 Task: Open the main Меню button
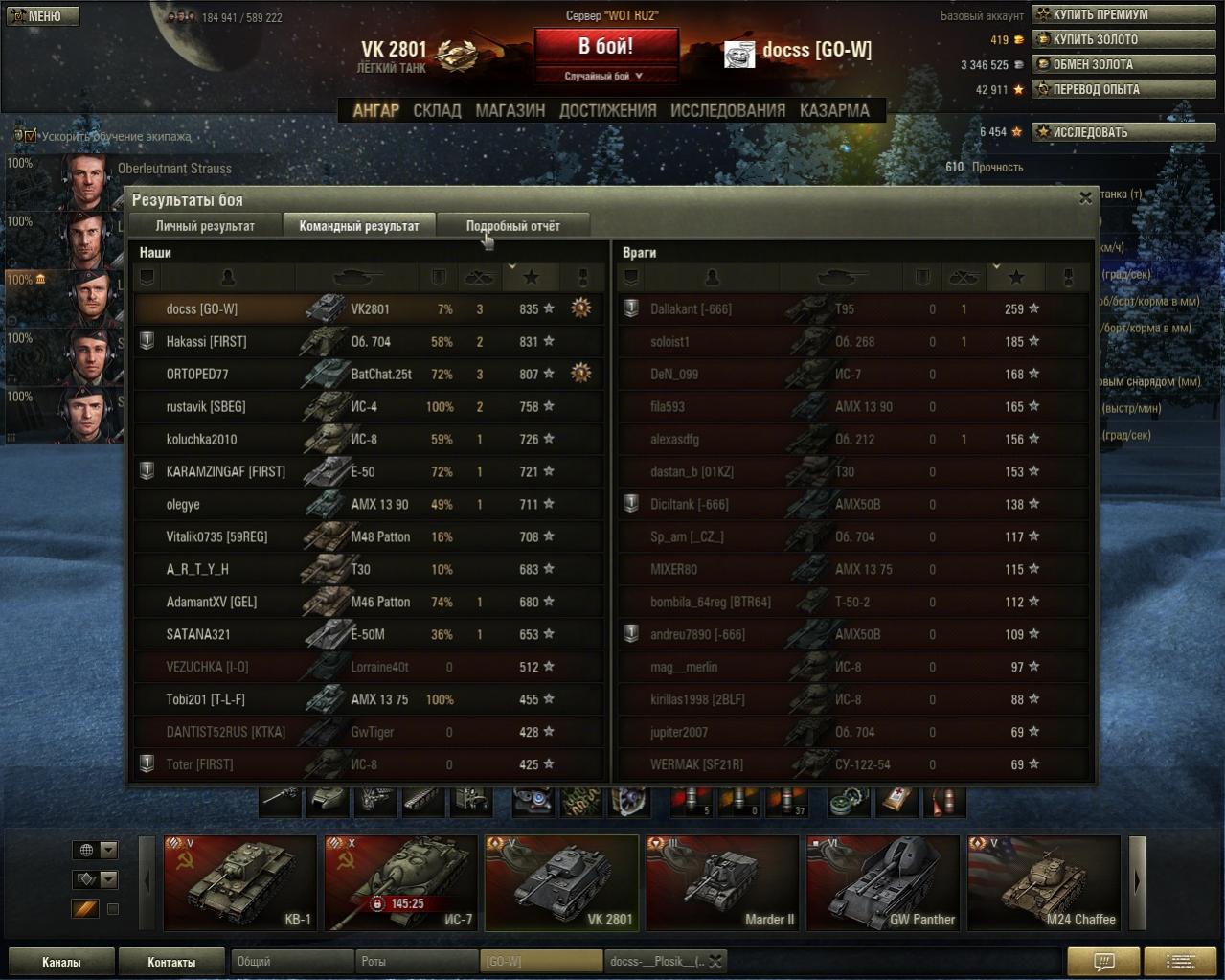click(x=43, y=16)
